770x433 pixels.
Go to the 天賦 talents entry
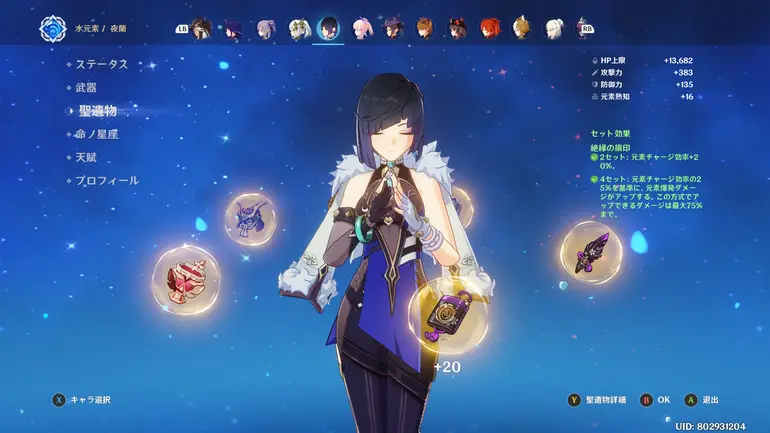click(88, 158)
